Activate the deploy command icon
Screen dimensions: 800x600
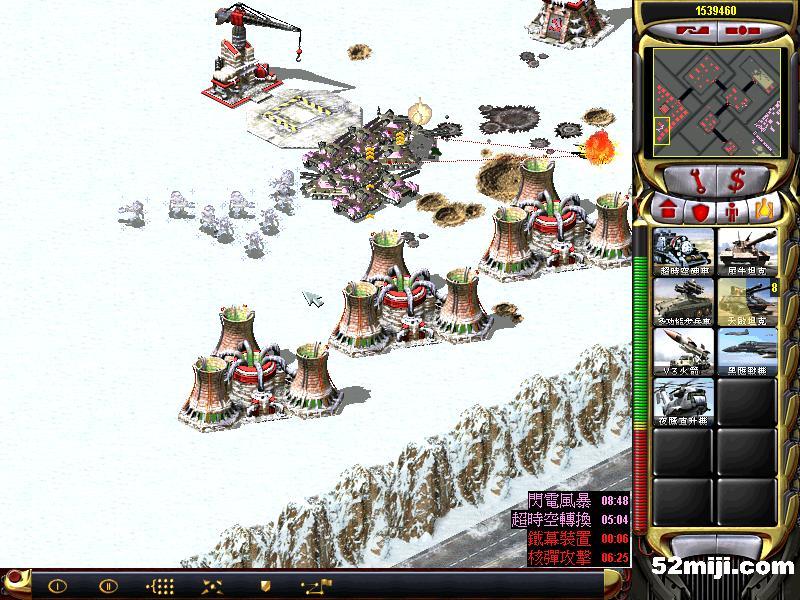click(x=212, y=585)
